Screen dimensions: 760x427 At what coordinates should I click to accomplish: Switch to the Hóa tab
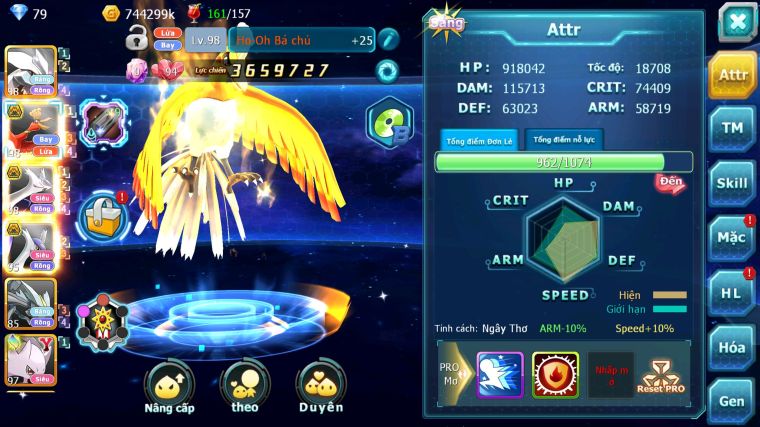[x=732, y=347]
